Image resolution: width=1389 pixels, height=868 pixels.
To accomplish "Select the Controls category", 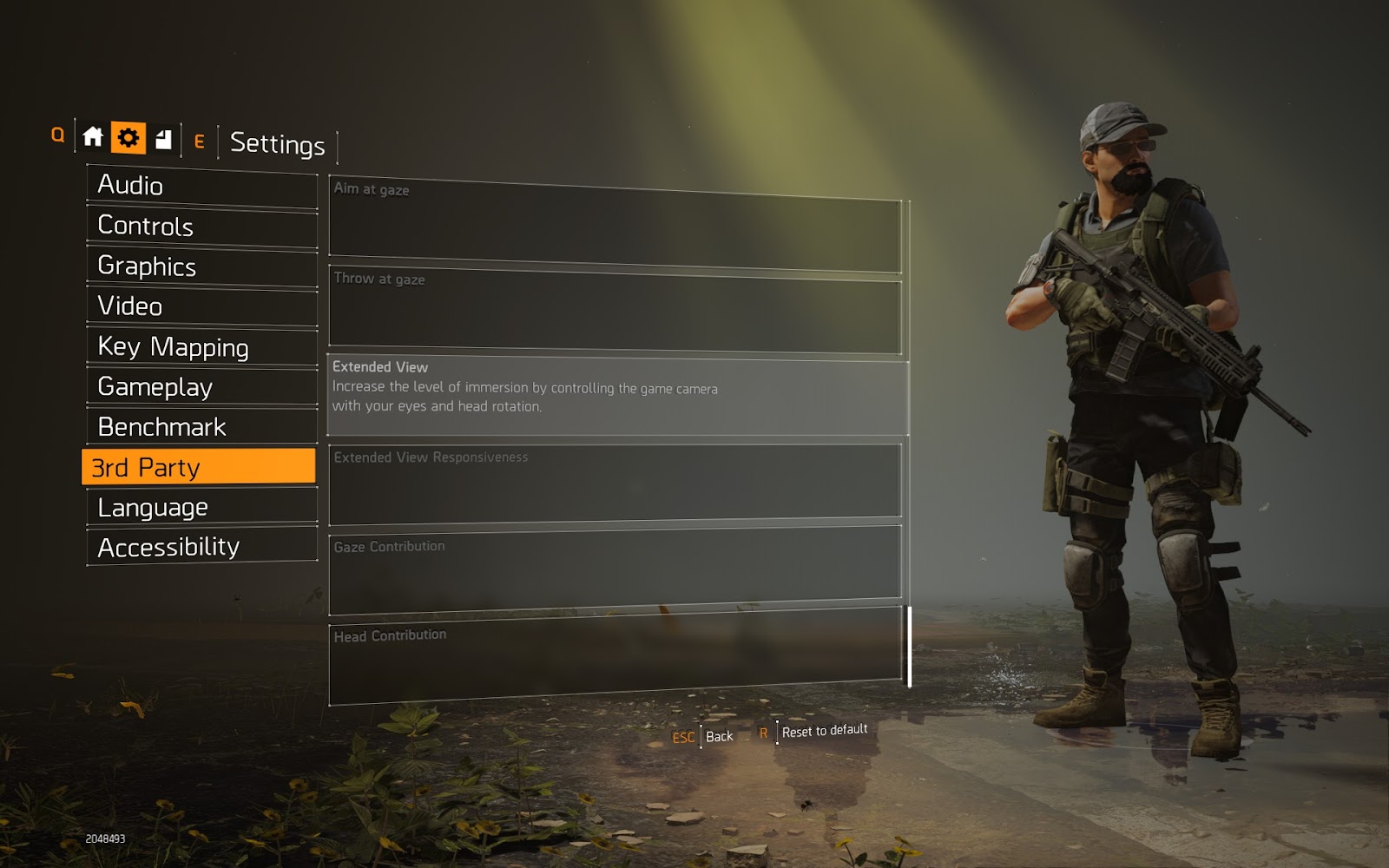I will [201, 226].
